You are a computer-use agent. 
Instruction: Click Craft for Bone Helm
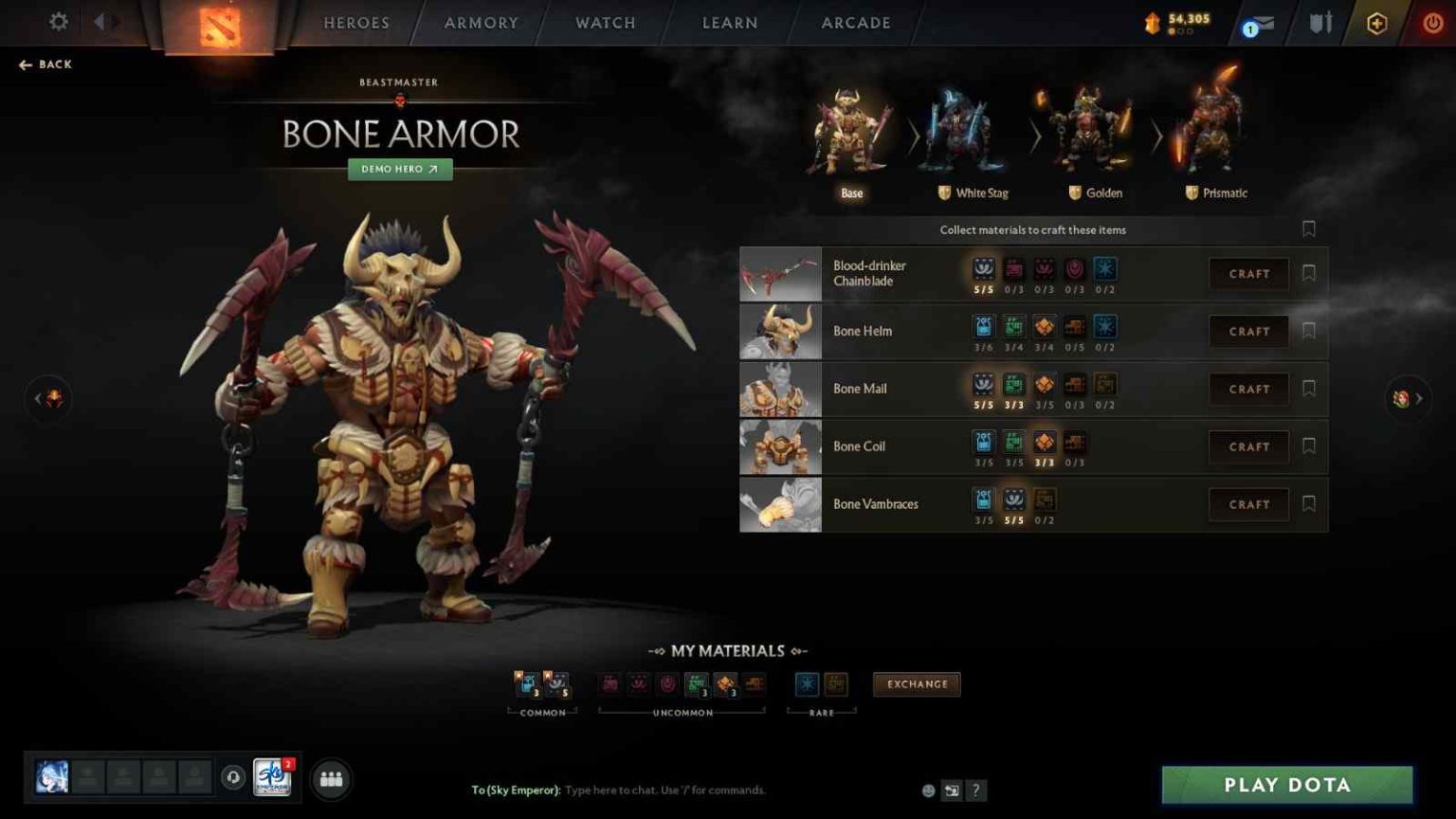click(x=1248, y=331)
